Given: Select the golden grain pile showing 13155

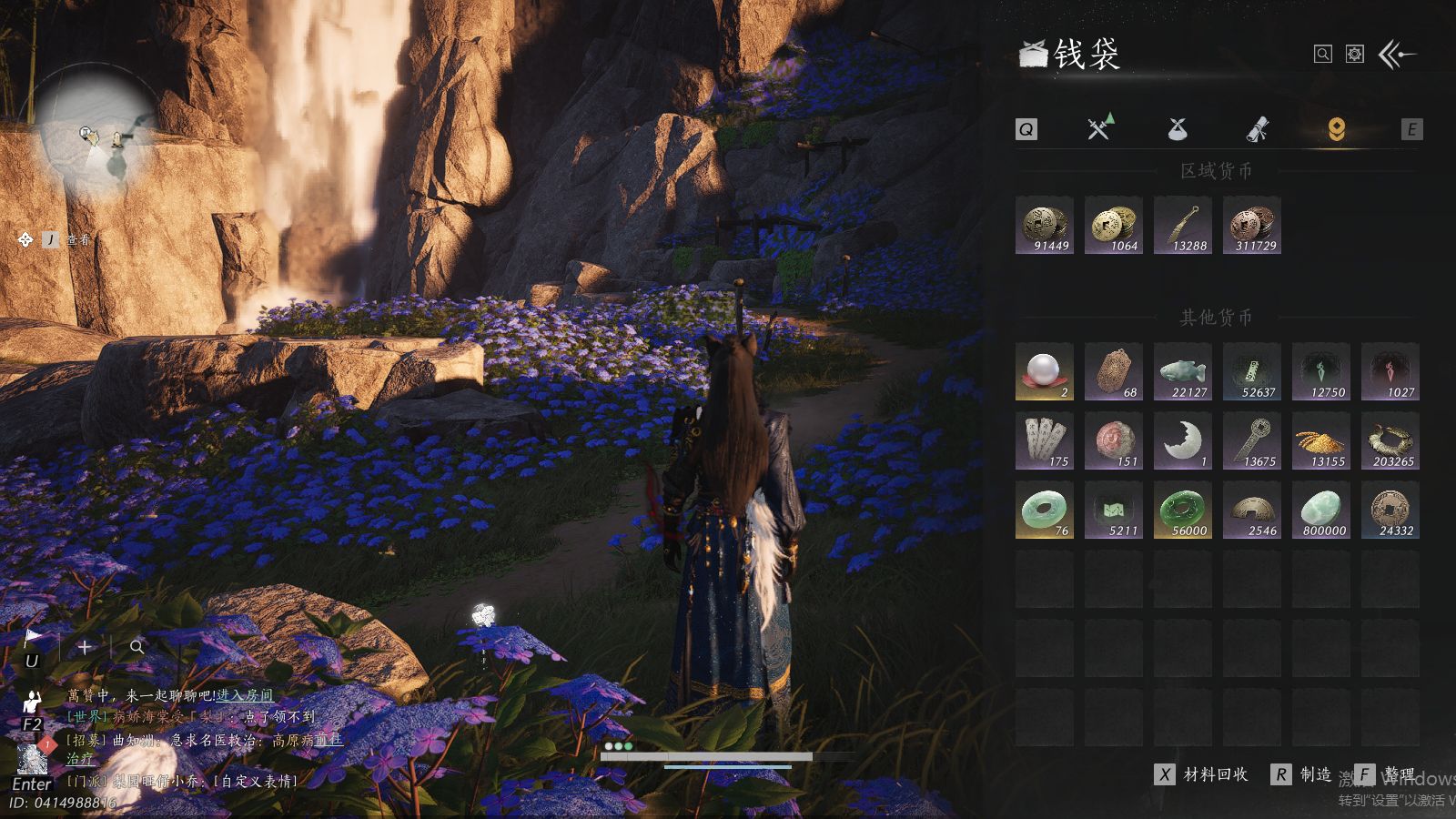Looking at the screenshot, I should click(1321, 440).
